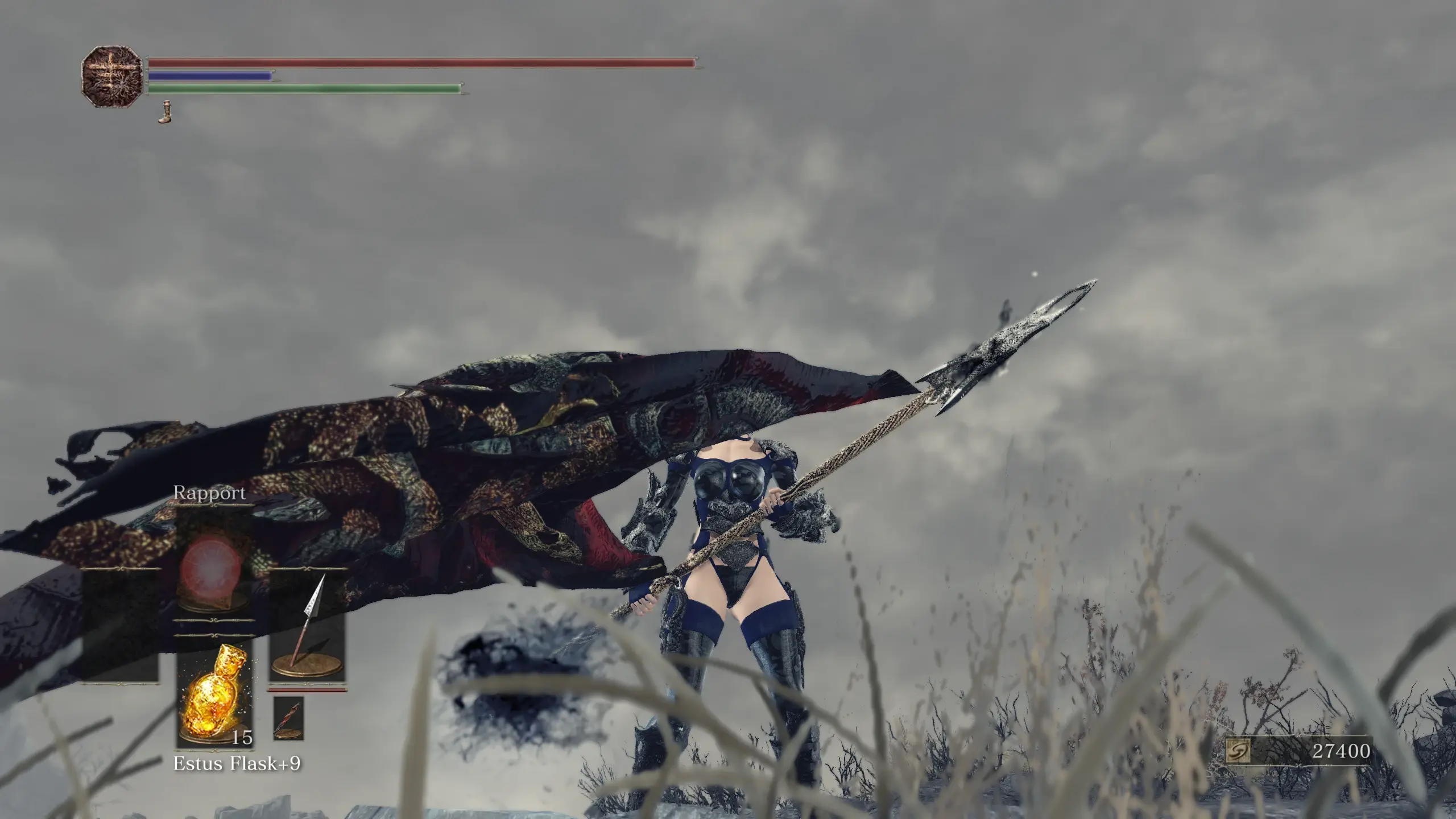
Task: Click the octagonal character emblem
Action: [111, 78]
